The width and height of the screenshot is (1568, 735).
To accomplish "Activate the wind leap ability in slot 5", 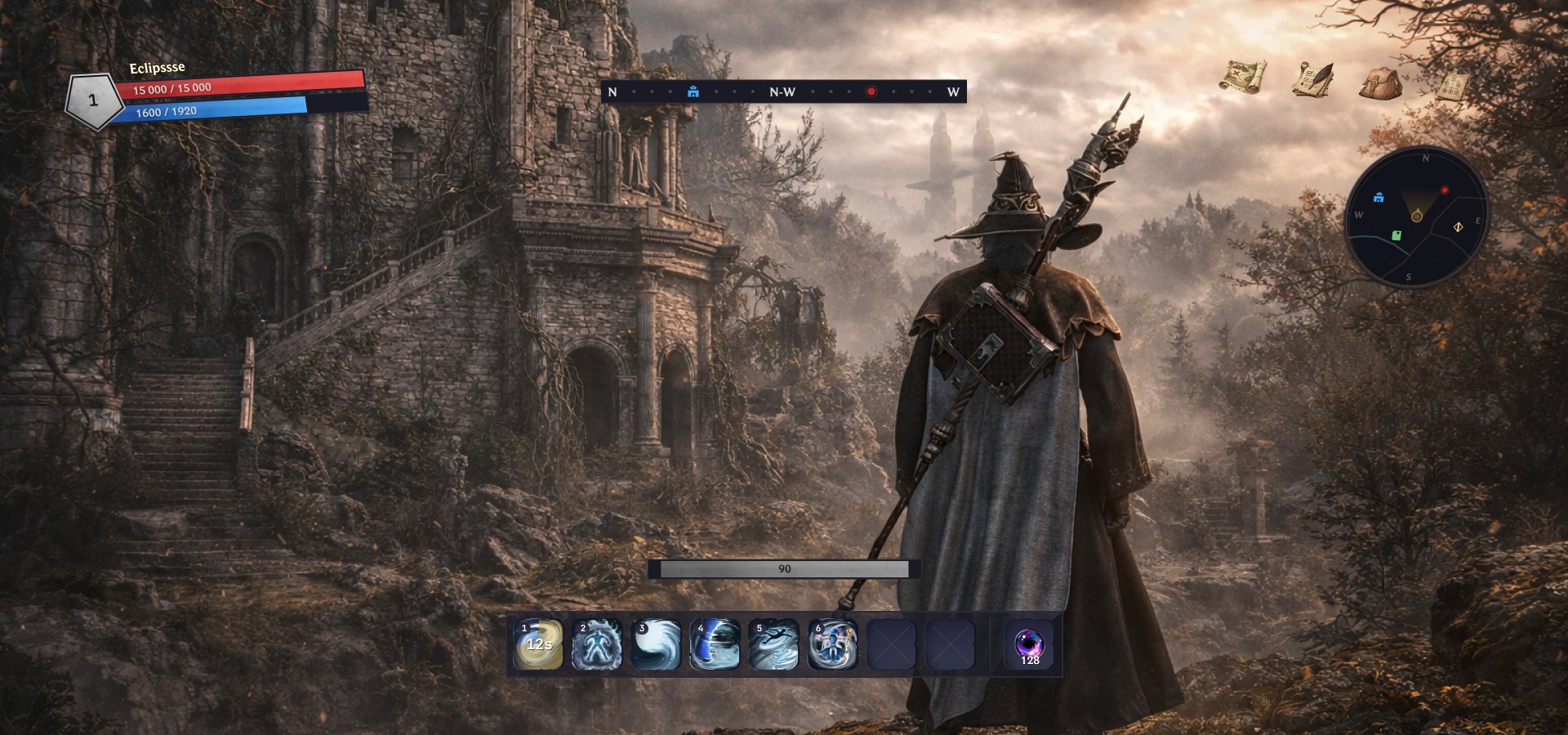I will point(773,644).
